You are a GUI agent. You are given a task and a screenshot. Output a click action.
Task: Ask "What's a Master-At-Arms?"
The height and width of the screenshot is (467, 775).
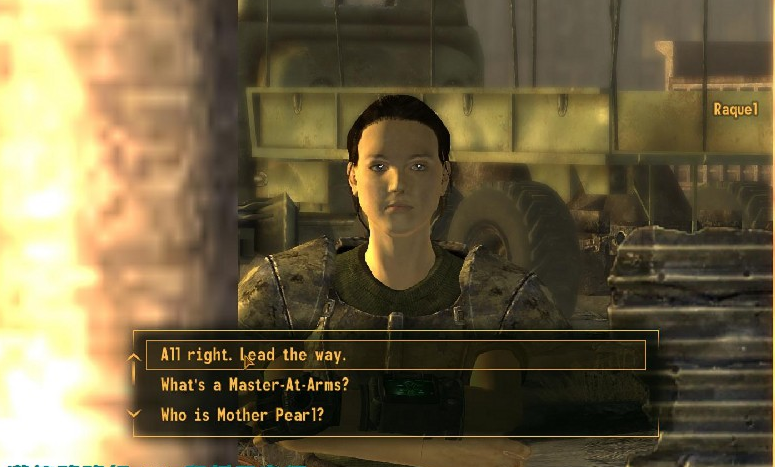click(254, 385)
